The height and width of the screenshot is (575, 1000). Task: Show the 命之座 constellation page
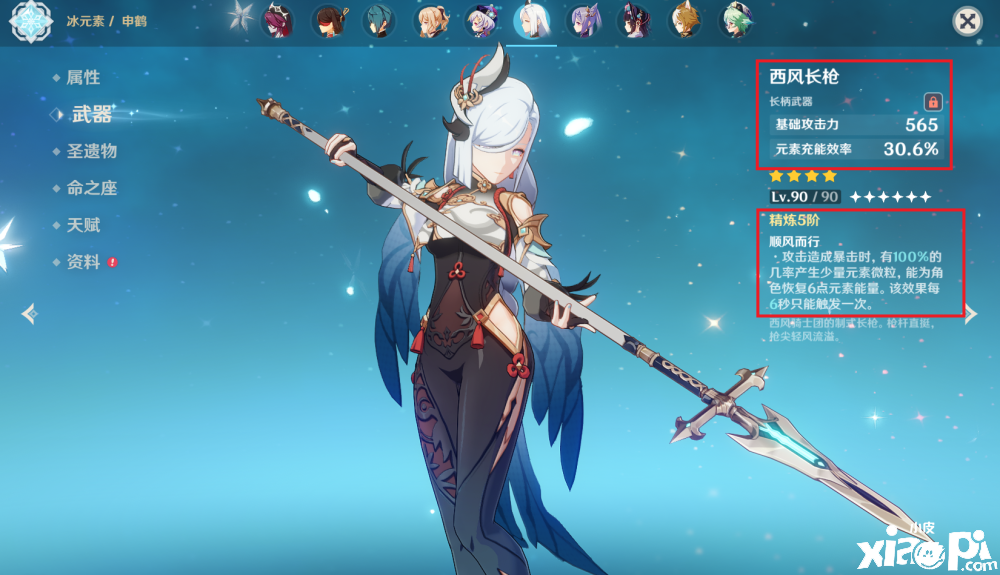(x=91, y=189)
